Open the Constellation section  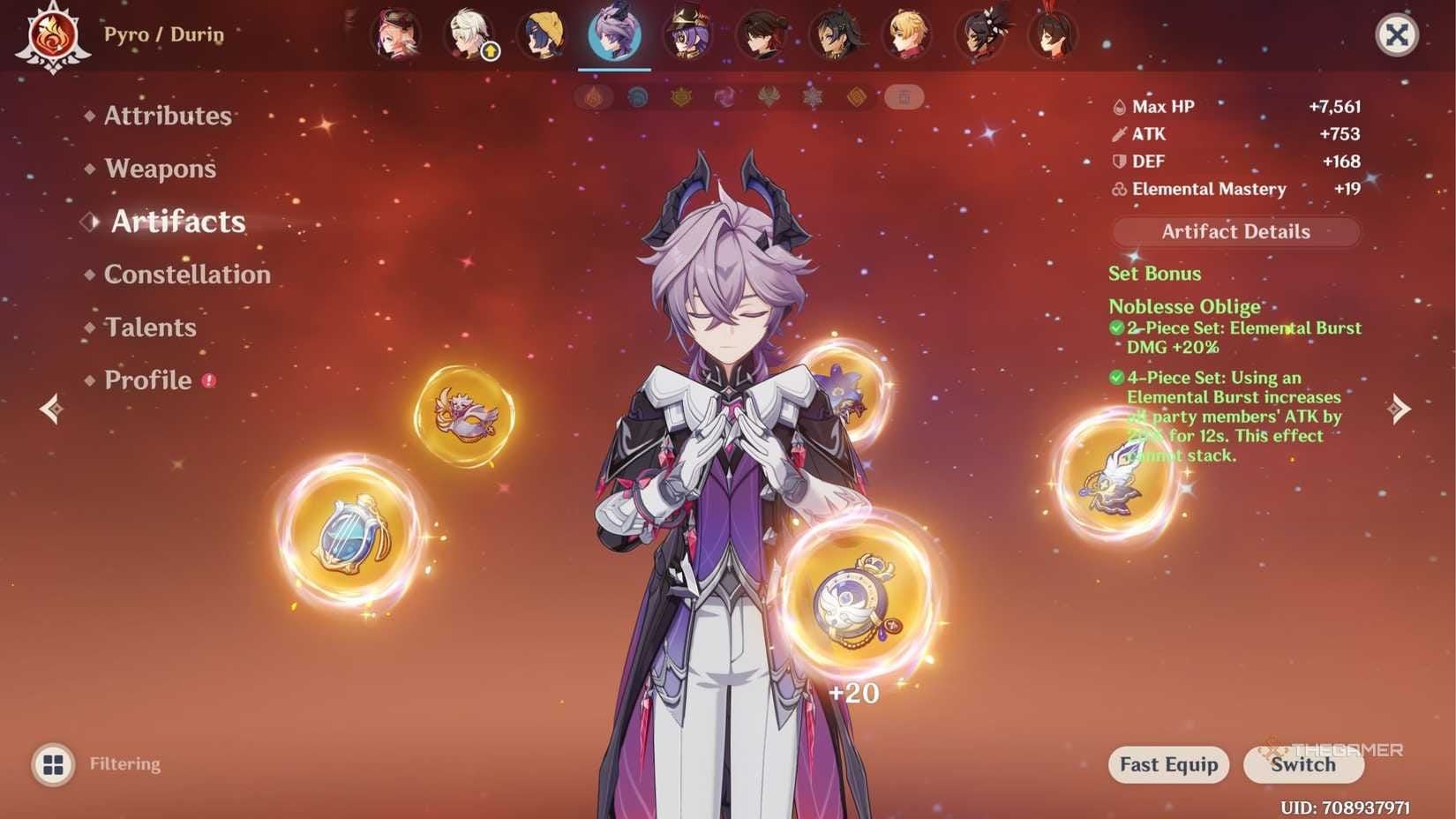coord(186,274)
